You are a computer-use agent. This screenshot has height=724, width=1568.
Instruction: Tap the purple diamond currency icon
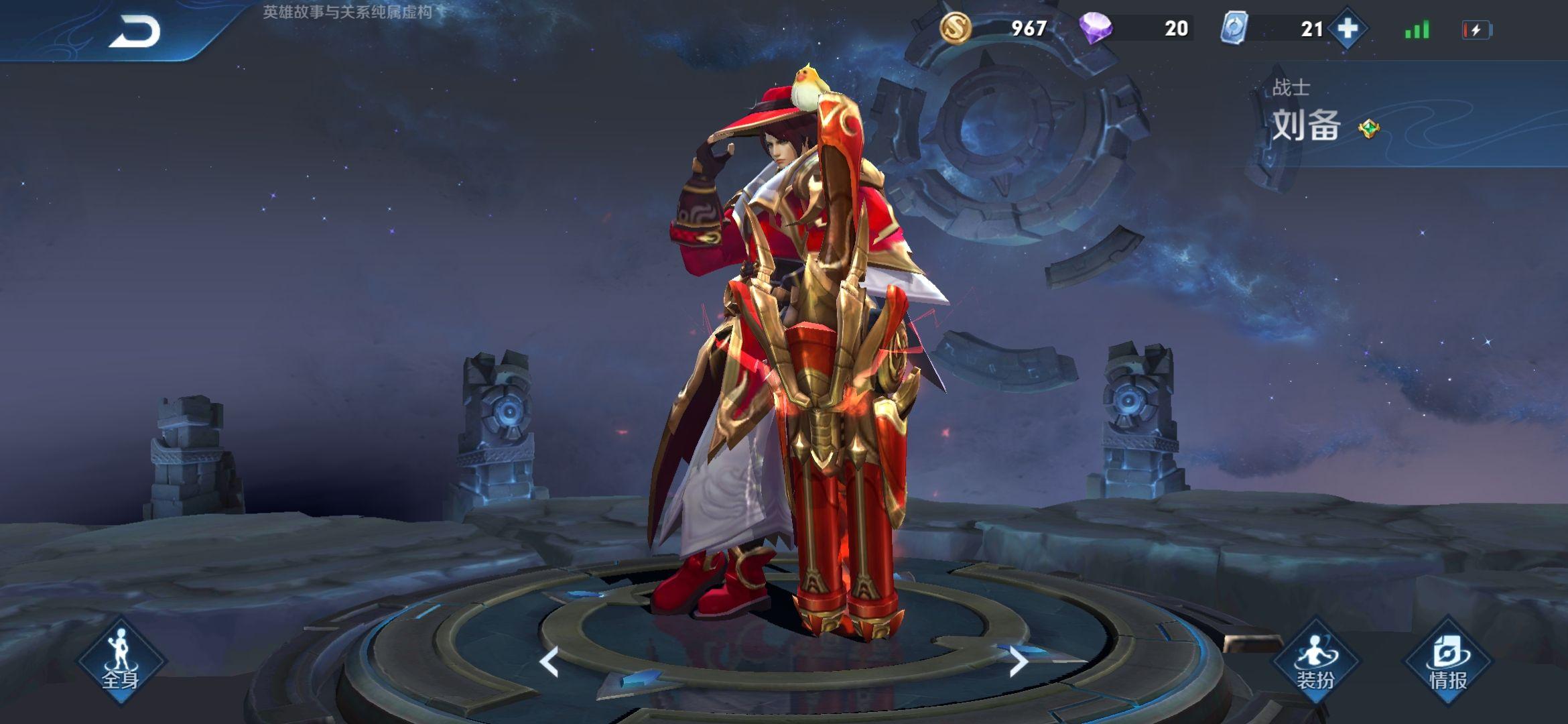point(1096,28)
